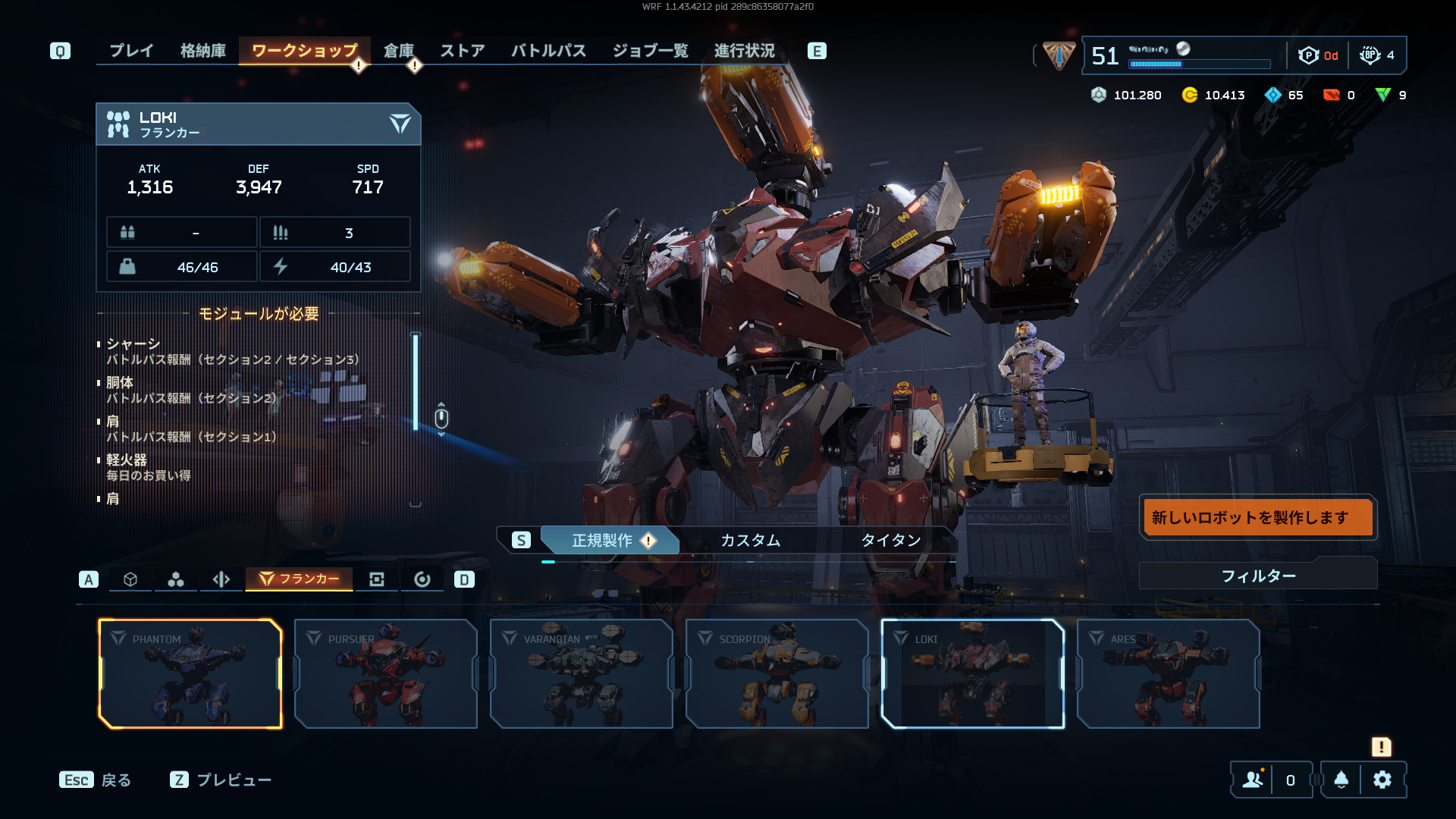Select the タイタン tab

890,540
